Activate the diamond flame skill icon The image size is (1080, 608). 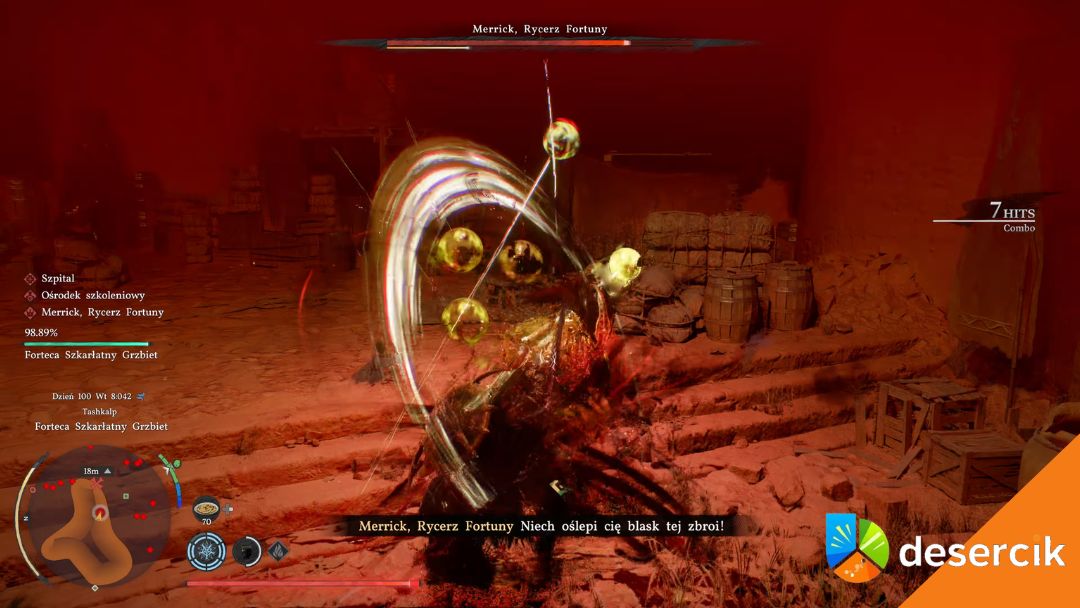tap(277, 550)
